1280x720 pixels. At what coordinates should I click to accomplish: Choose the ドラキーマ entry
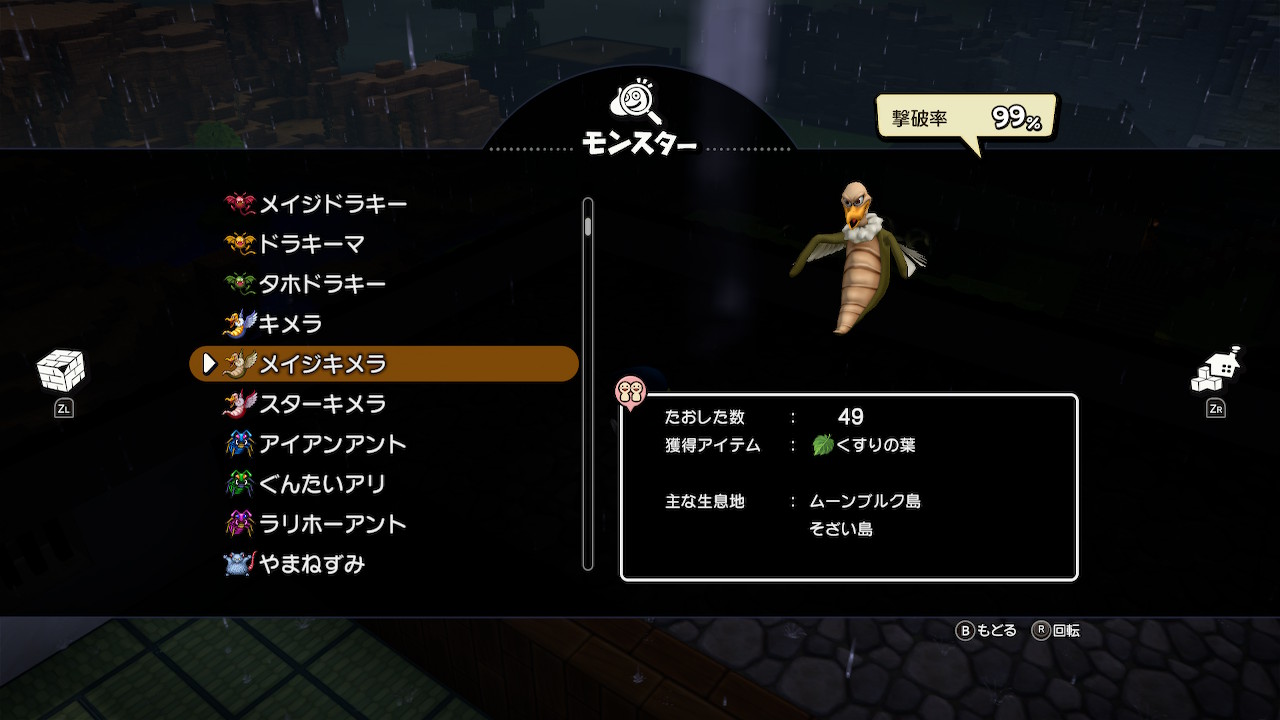311,244
